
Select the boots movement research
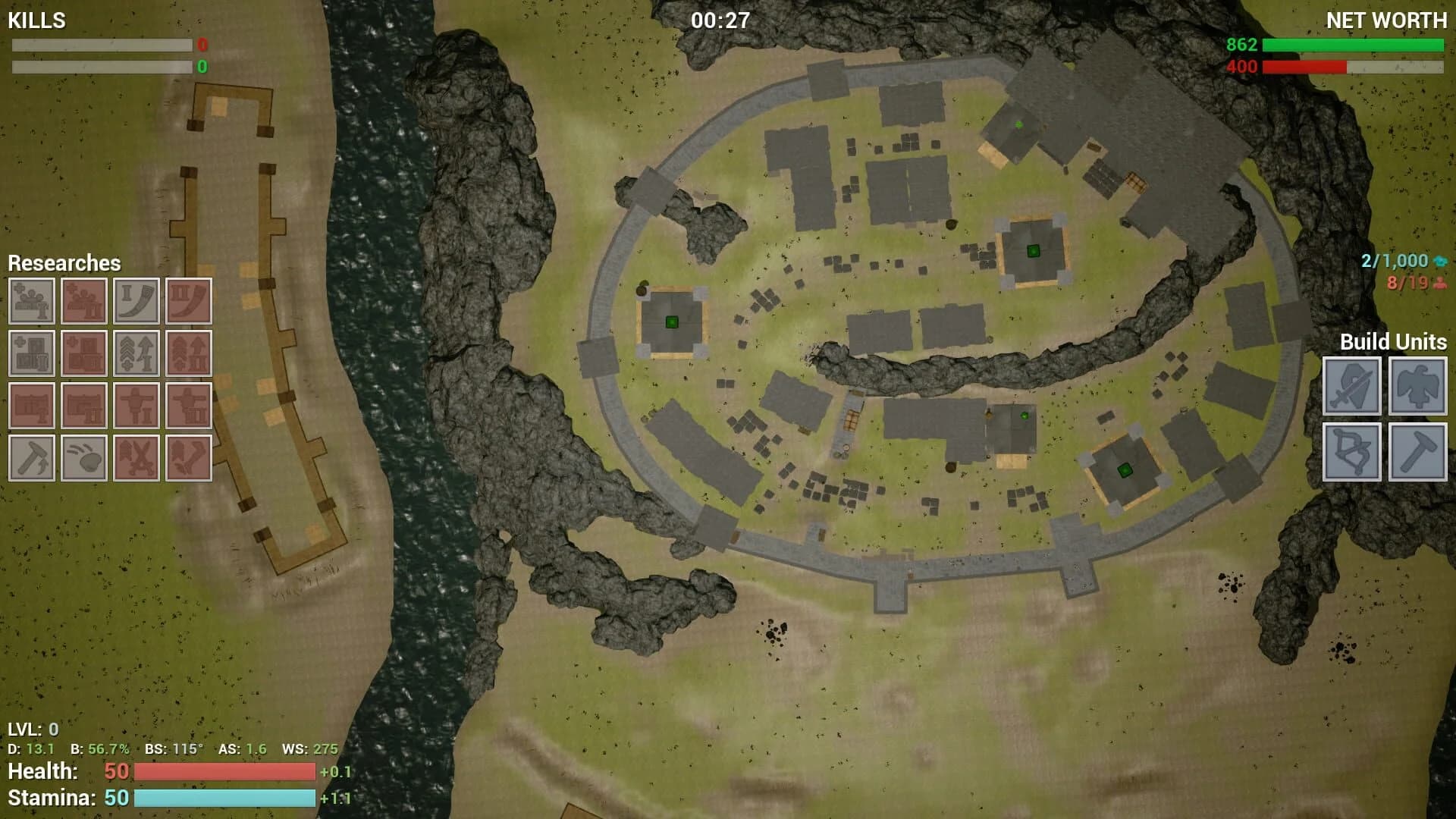[189, 458]
